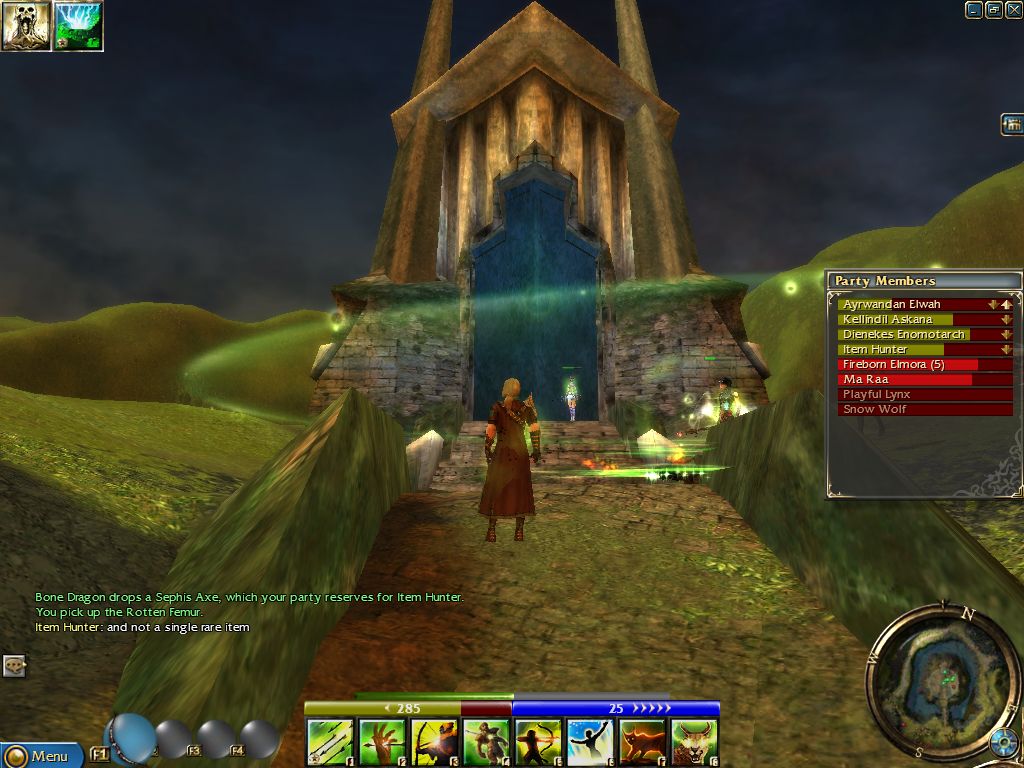The width and height of the screenshot is (1024, 768).
Task: Activate the drawn-bow archer stance skill
Action: [538, 743]
